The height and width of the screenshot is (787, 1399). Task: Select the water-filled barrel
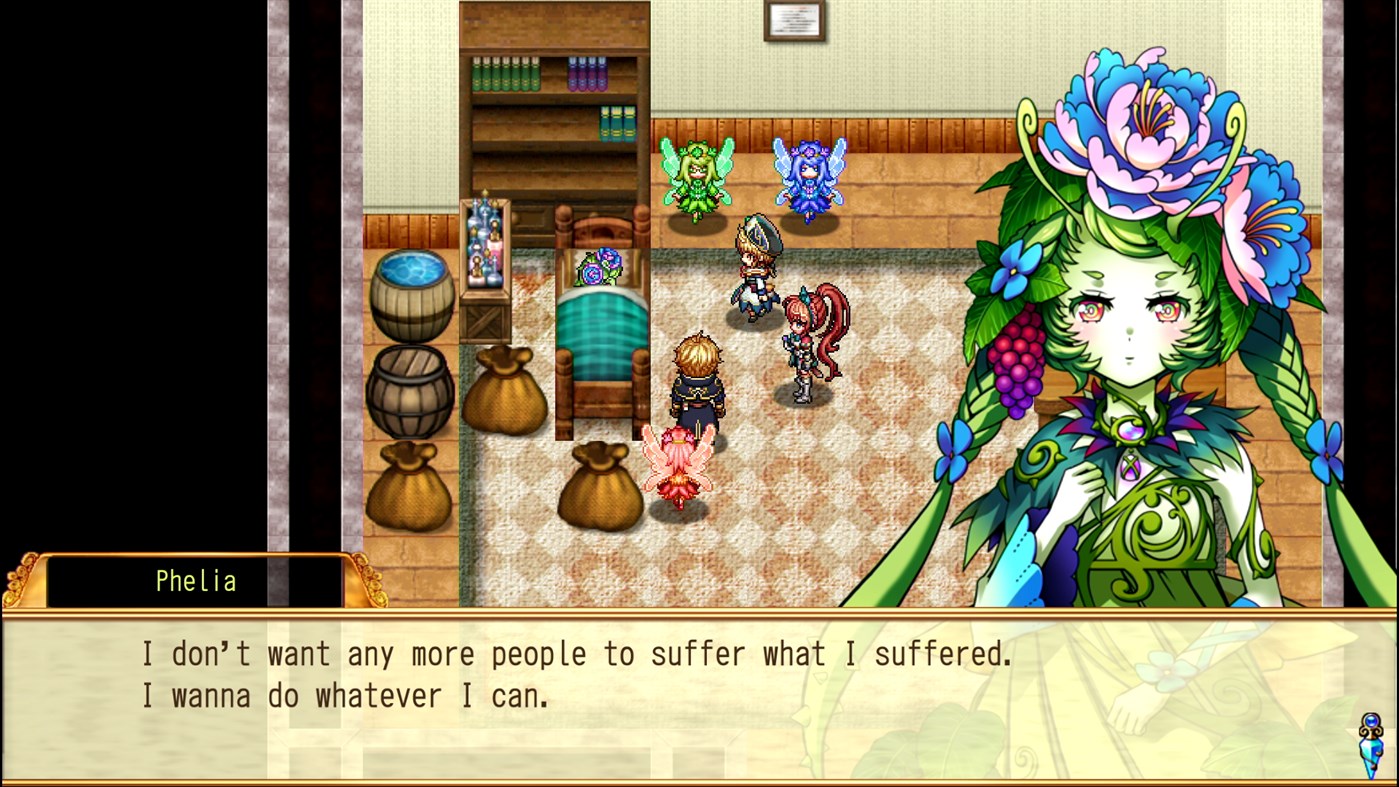[411, 295]
